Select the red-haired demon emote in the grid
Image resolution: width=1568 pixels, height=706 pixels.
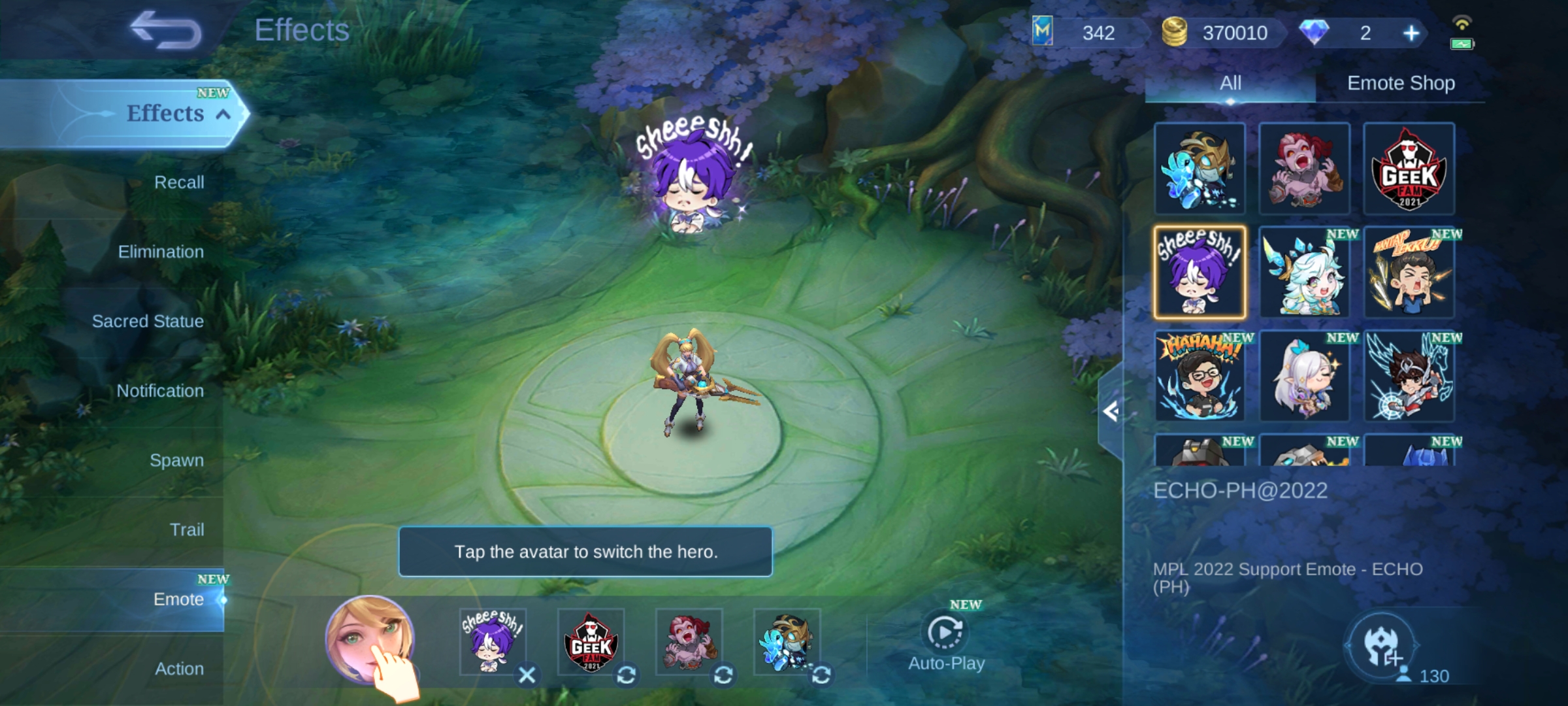(1305, 169)
